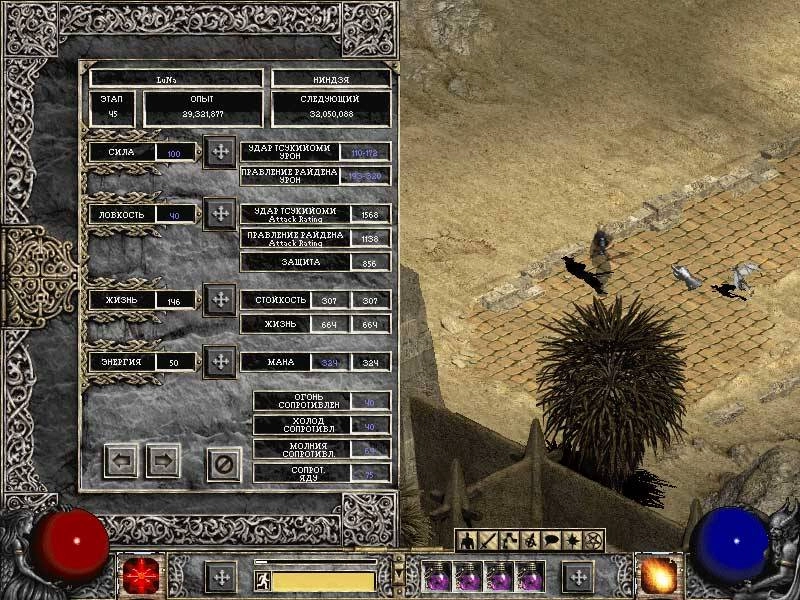Click the new-skill button beside the fire skill

pyautogui.click(x=577, y=577)
